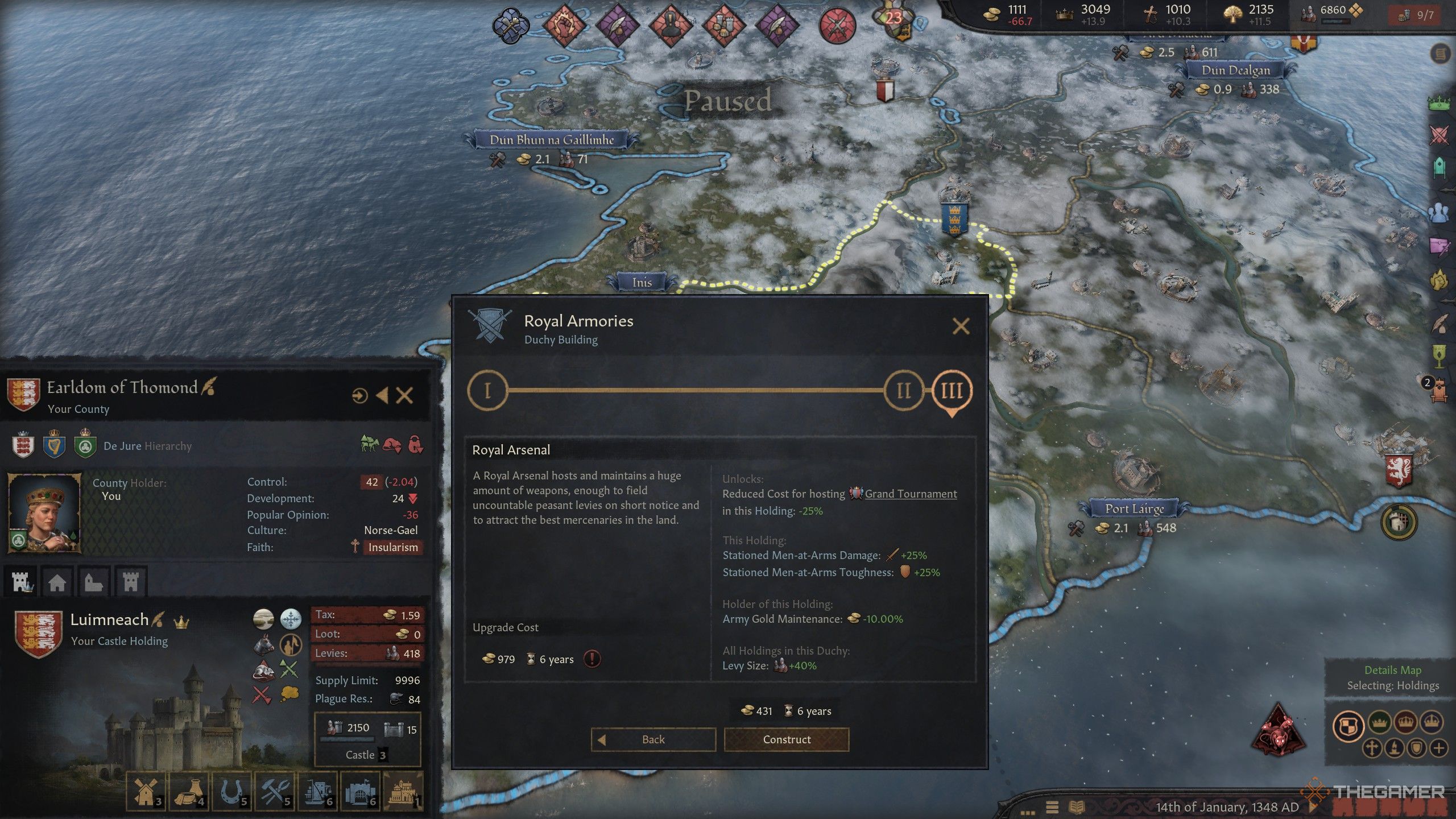Close the Earldom of Thomond panel
Viewport: 1456px width, 819px height.
[404, 395]
